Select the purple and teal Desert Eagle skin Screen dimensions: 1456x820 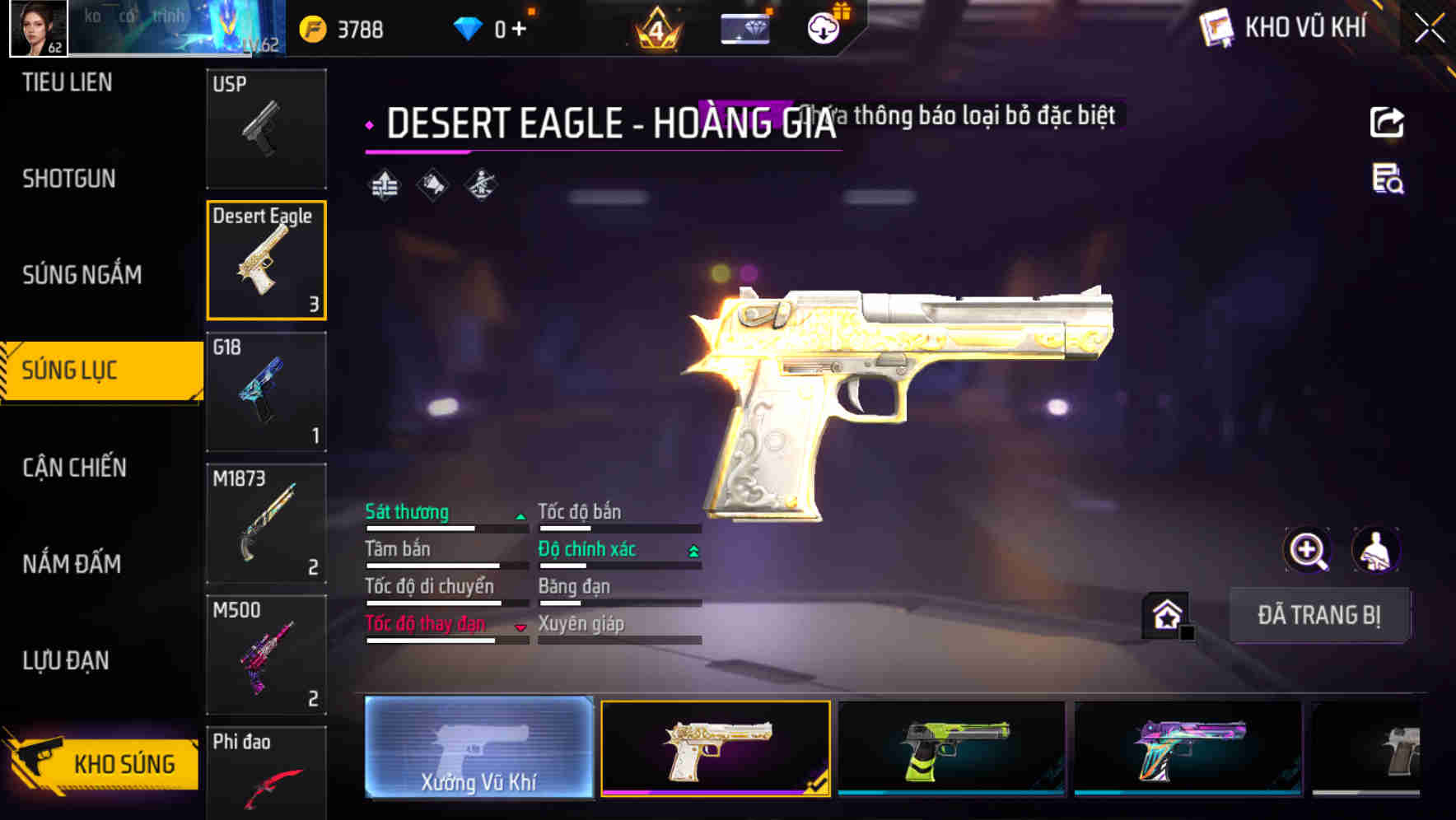click(x=1188, y=748)
